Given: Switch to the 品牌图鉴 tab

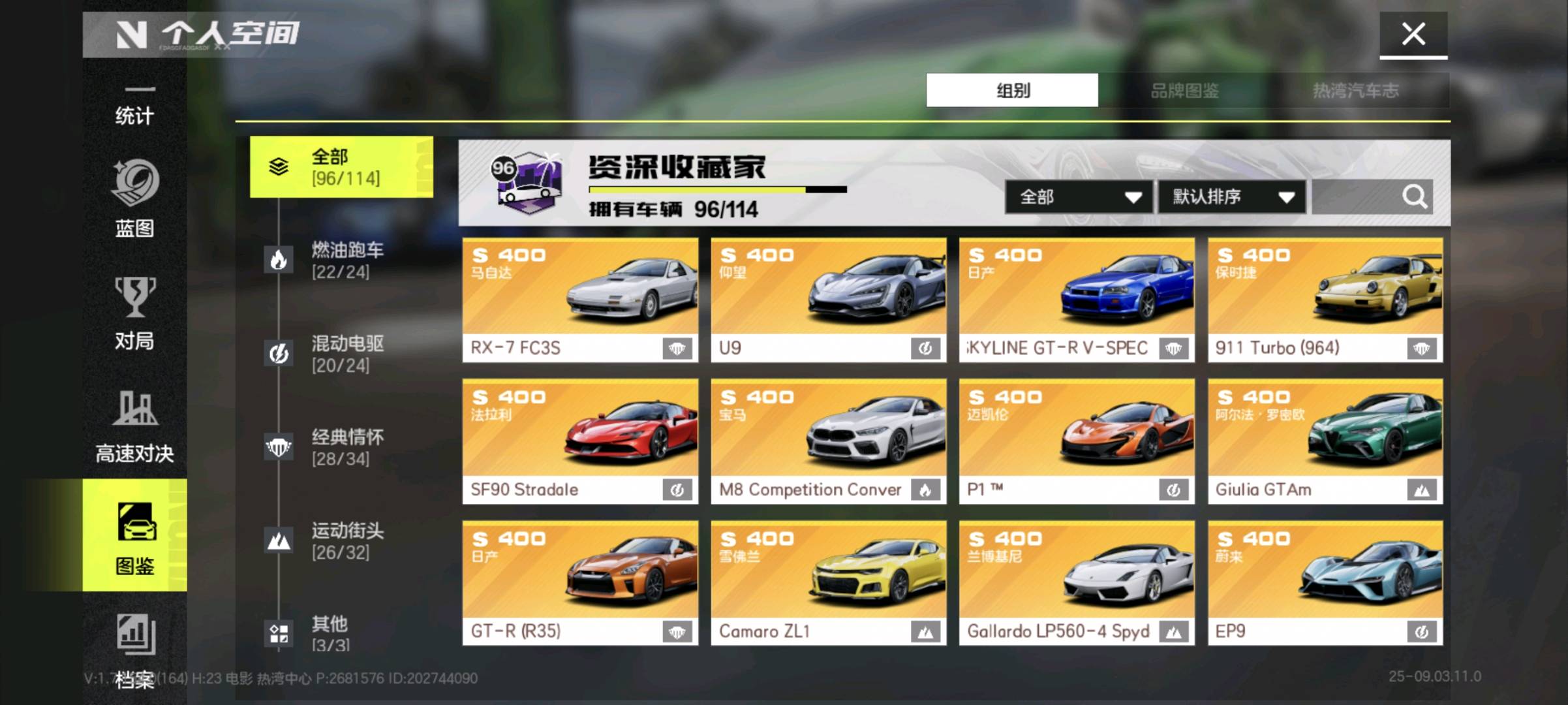Looking at the screenshot, I should point(1184,91).
